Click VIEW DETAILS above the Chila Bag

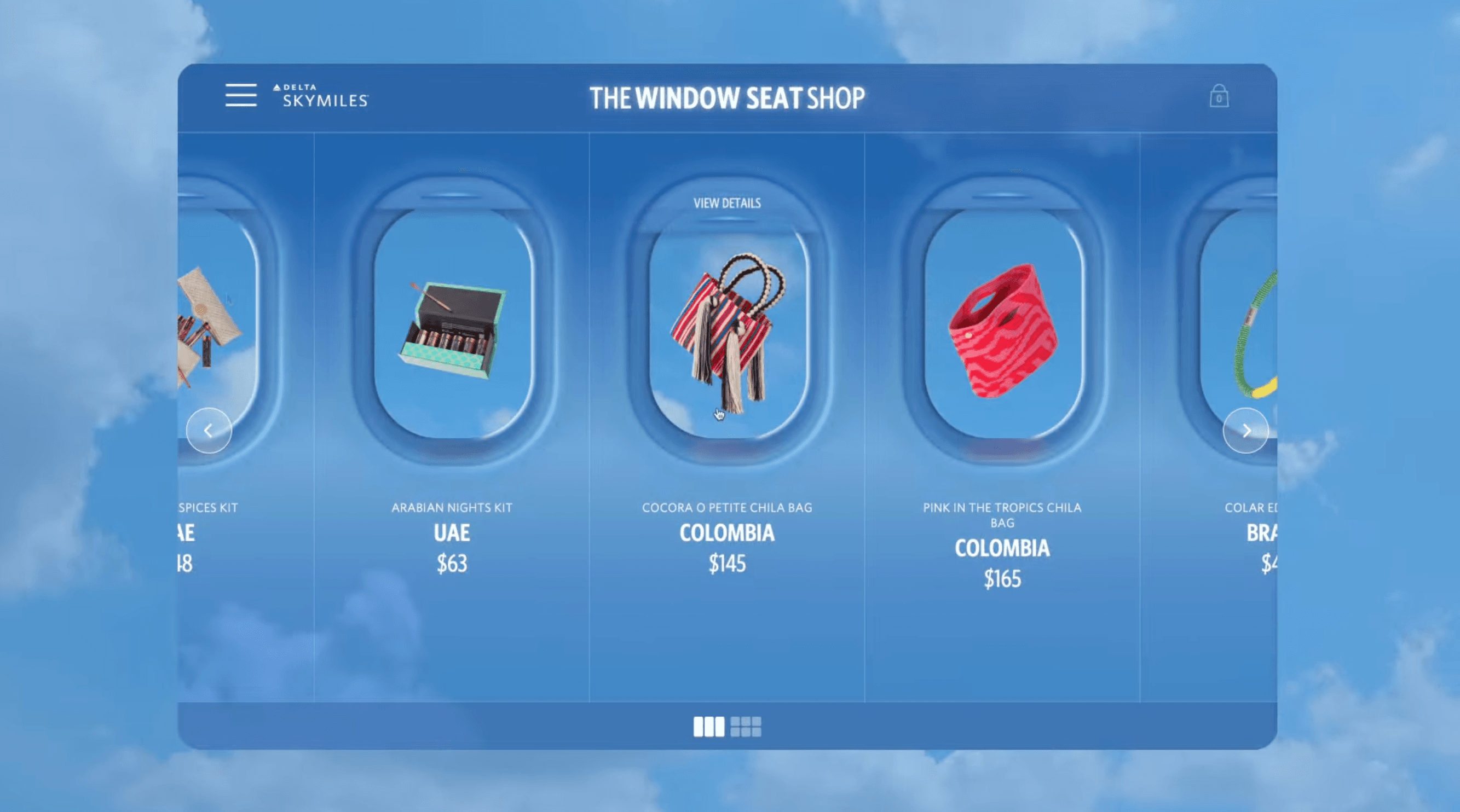[x=727, y=203]
